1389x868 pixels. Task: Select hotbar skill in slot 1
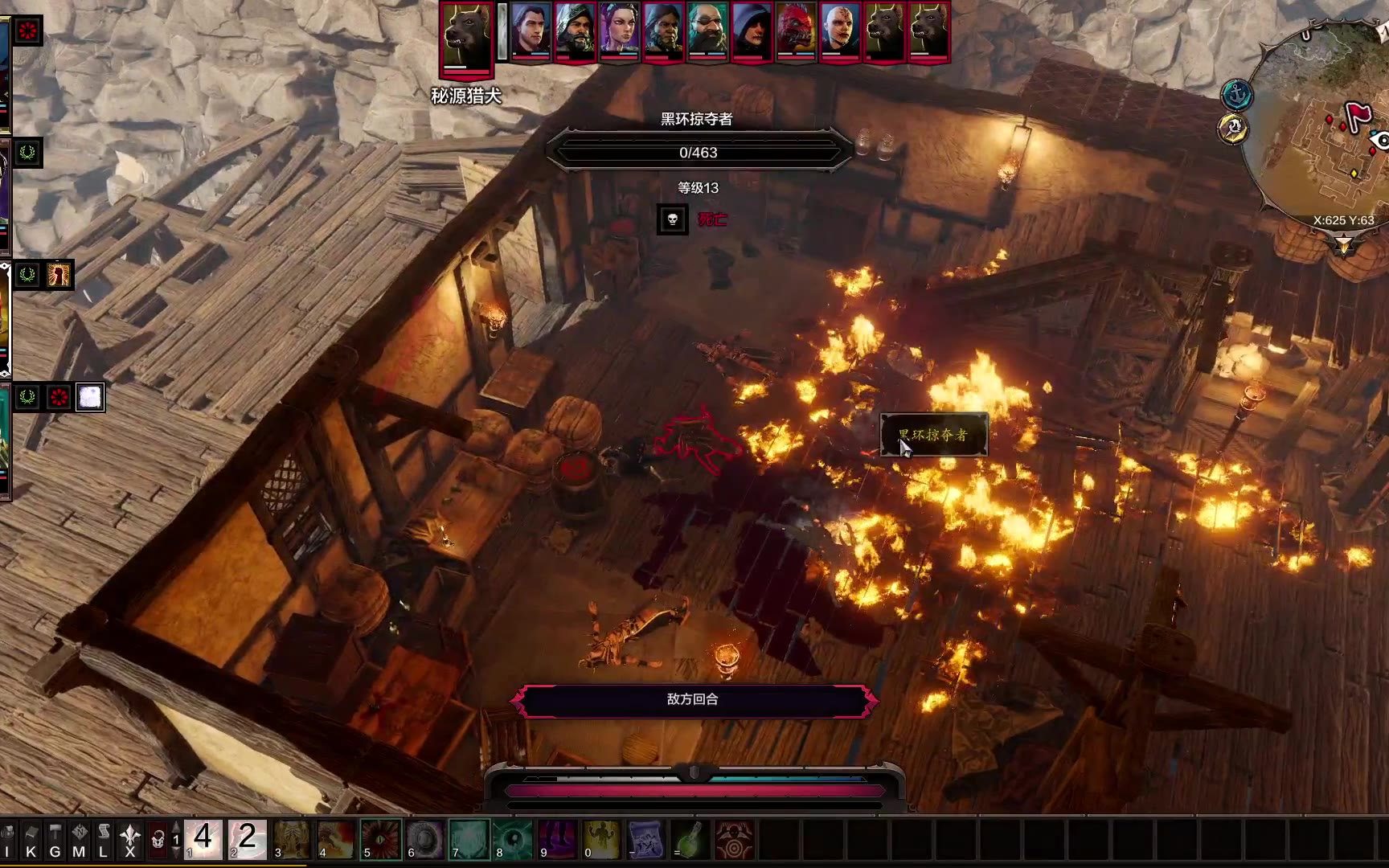203,840
